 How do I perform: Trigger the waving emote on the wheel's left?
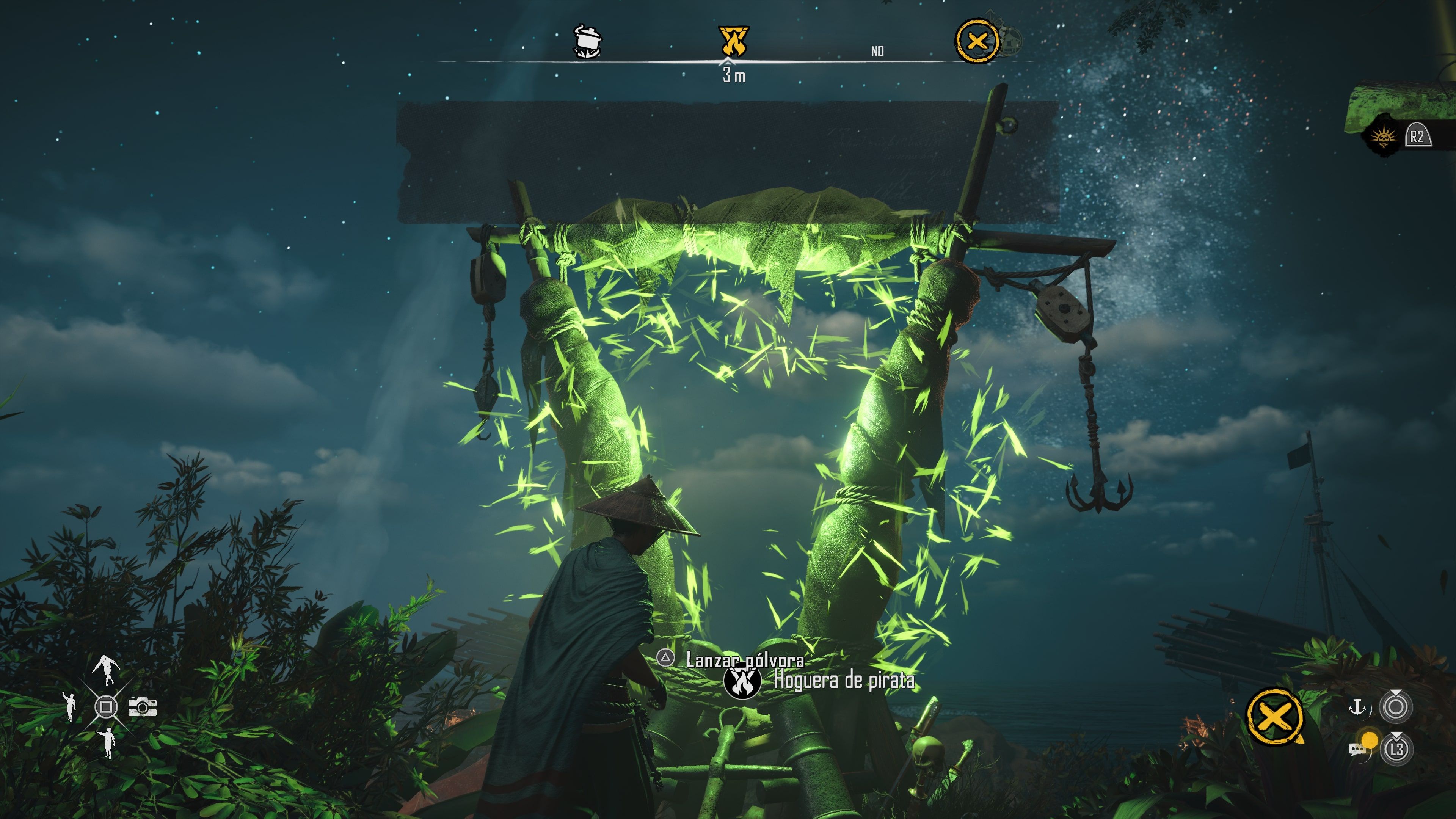[69, 706]
